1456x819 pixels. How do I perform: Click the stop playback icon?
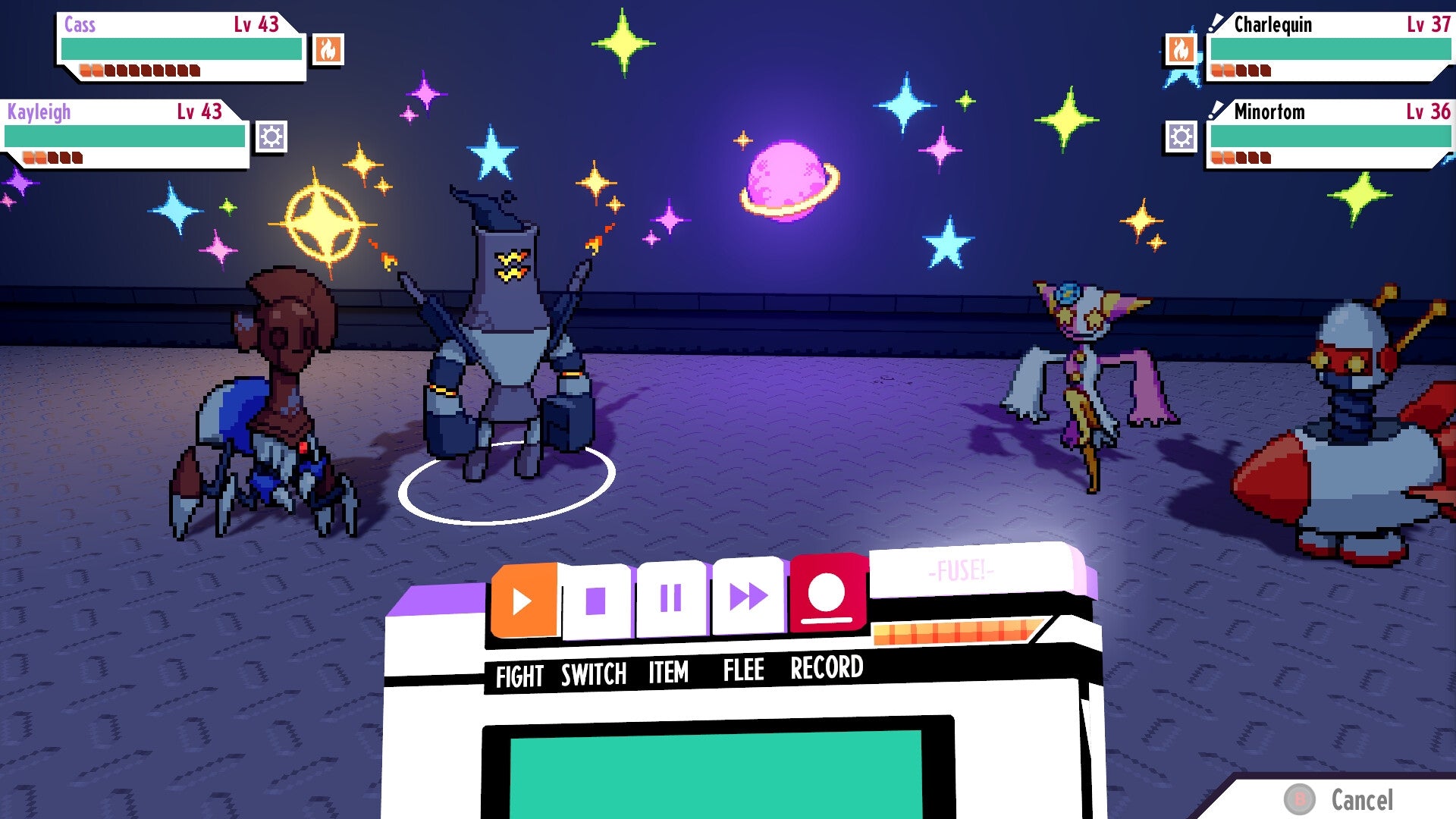point(597,599)
